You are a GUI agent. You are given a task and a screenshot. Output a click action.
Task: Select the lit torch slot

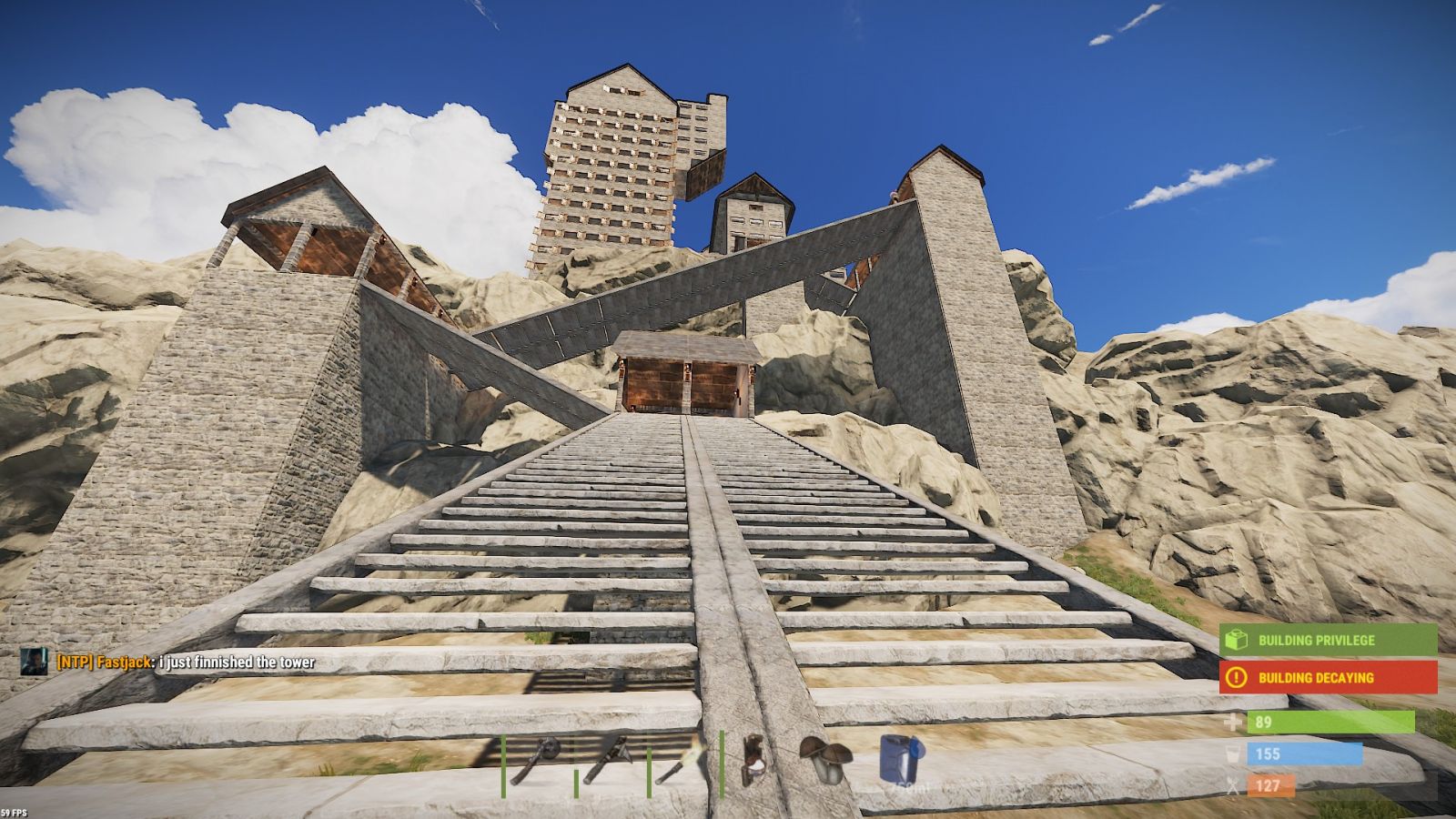click(681, 761)
